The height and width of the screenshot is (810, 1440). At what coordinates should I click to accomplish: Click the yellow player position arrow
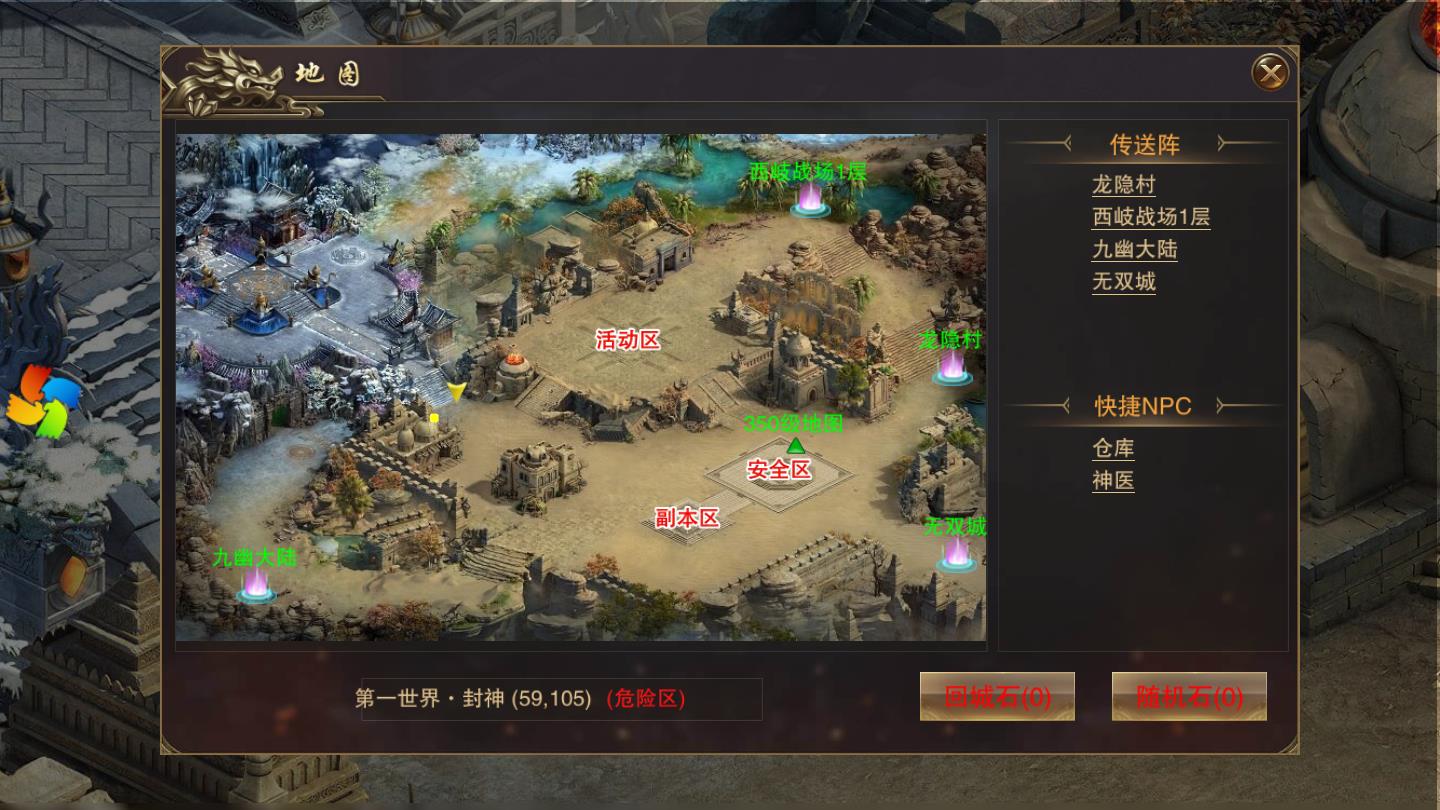(455, 392)
